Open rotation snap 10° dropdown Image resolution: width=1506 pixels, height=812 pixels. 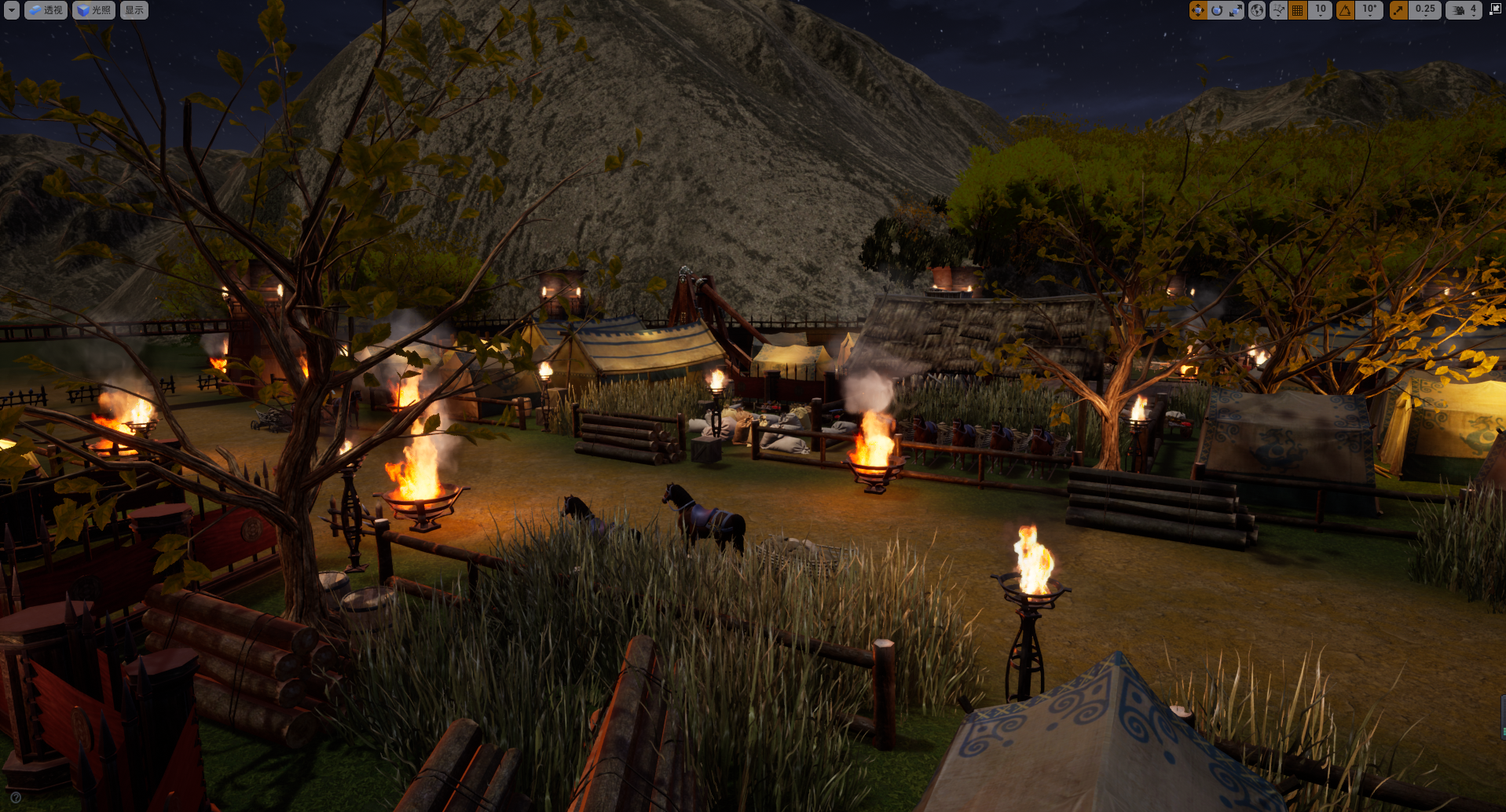tap(1369, 10)
